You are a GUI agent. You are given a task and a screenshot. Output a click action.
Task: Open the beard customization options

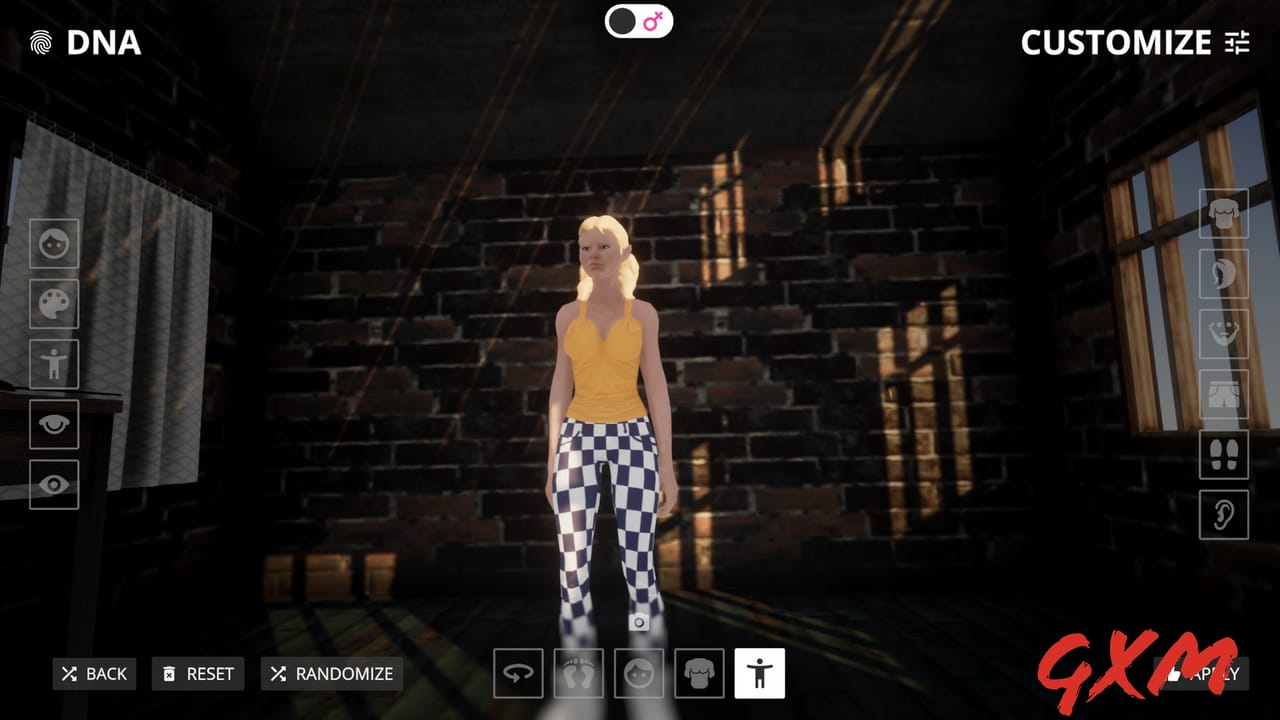1224,333
